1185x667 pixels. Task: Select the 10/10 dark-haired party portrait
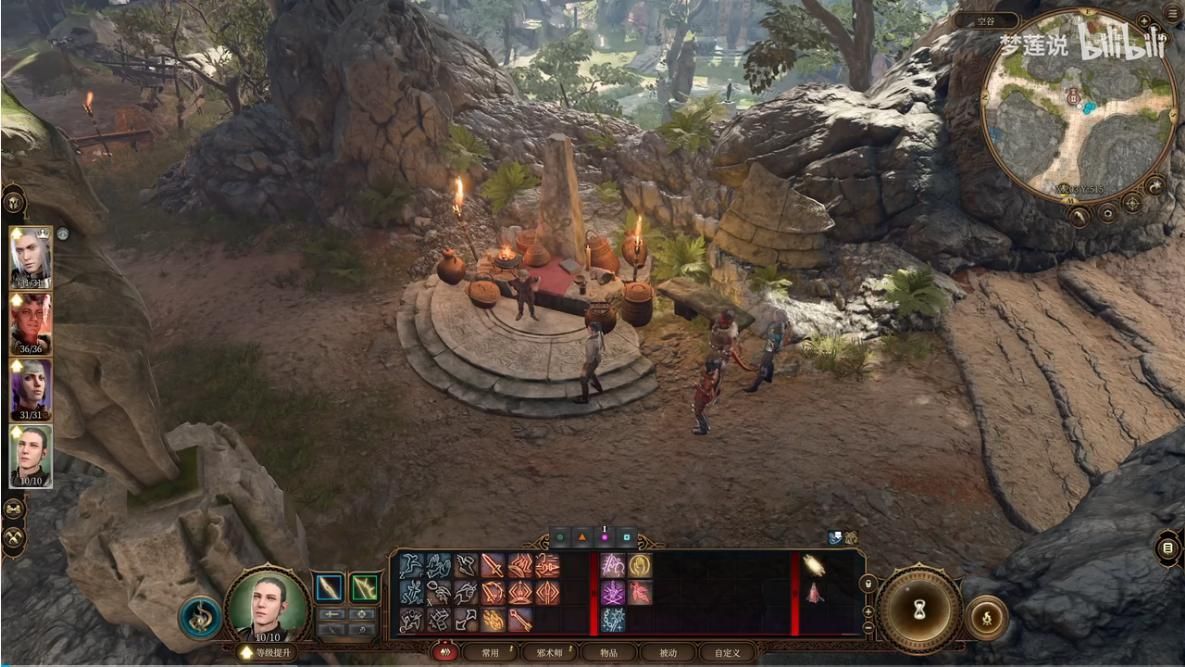click(x=30, y=455)
